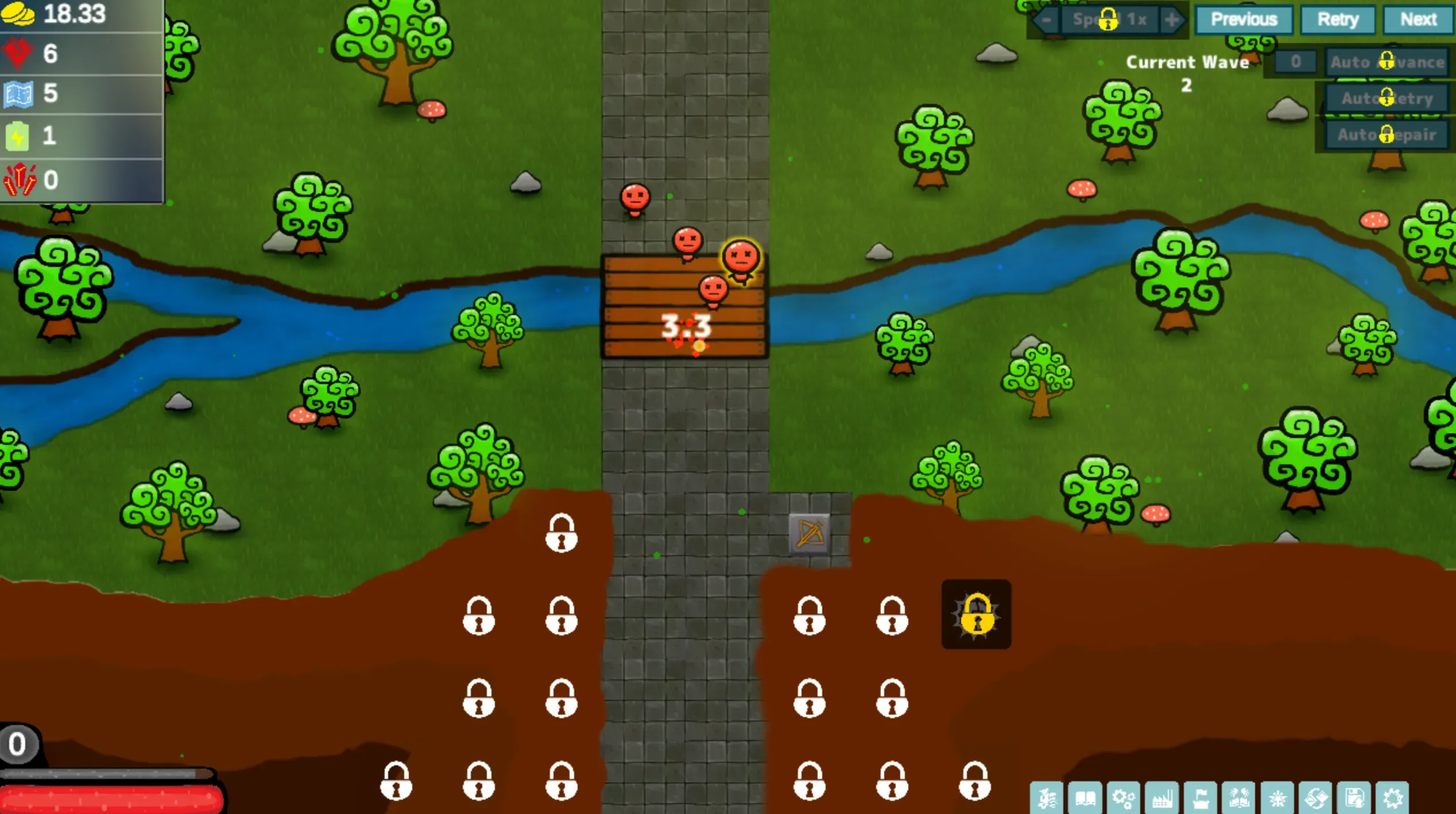Image resolution: width=1456 pixels, height=814 pixels.
Task: Click the minus arrow to decrease game speed
Action: coord(1047,19)
